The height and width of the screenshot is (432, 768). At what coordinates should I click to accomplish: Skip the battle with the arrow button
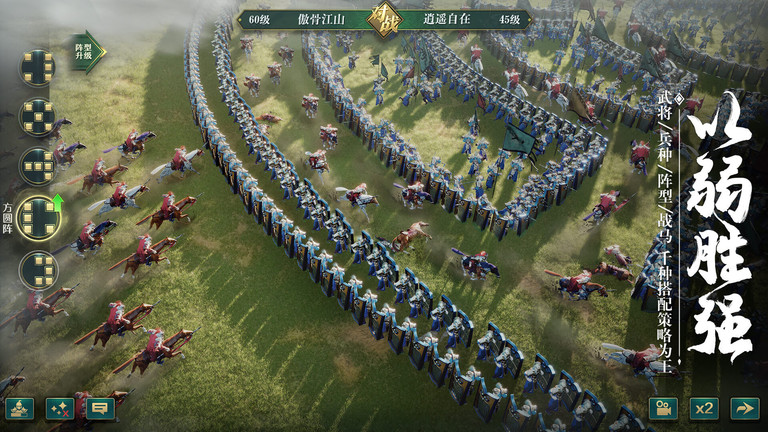(x=744, y=408)
